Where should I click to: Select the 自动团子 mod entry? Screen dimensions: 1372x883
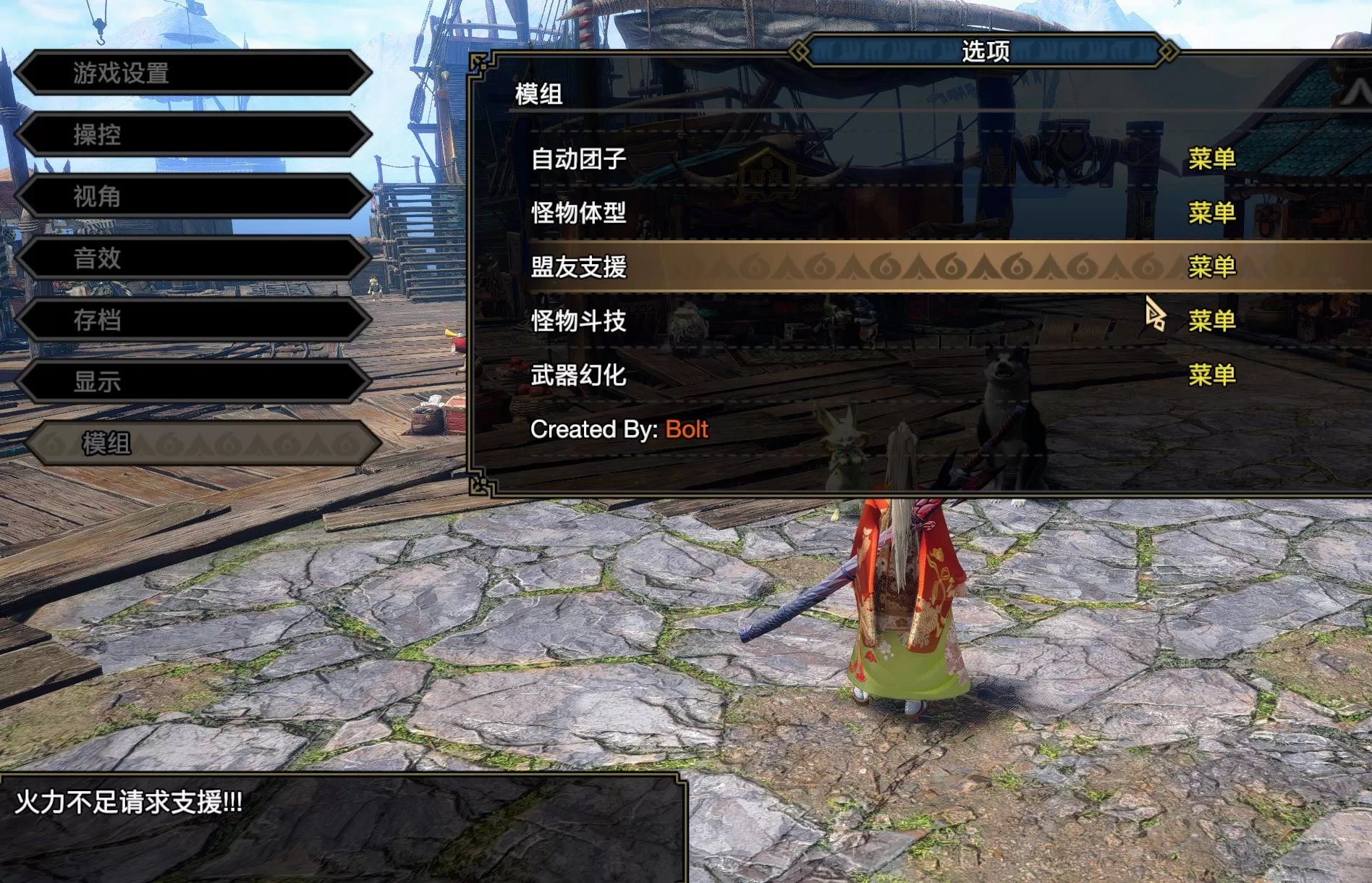point(579,160)
